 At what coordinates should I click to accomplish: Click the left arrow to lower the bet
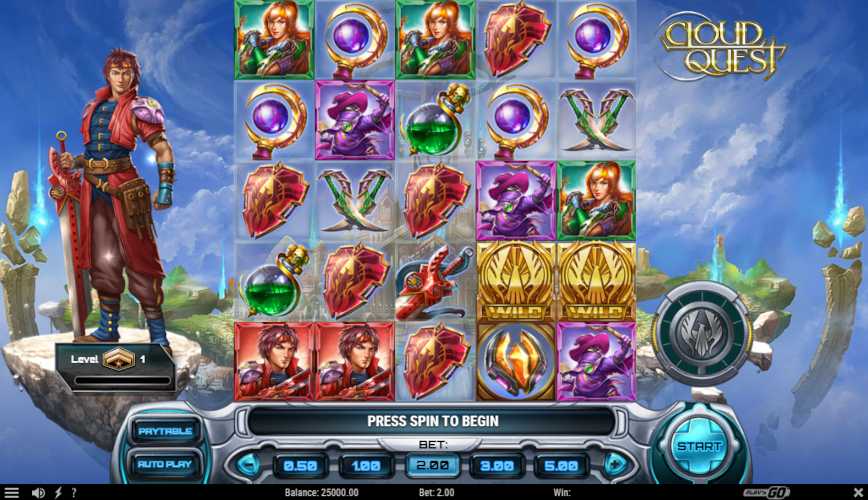tap(246, 465)
